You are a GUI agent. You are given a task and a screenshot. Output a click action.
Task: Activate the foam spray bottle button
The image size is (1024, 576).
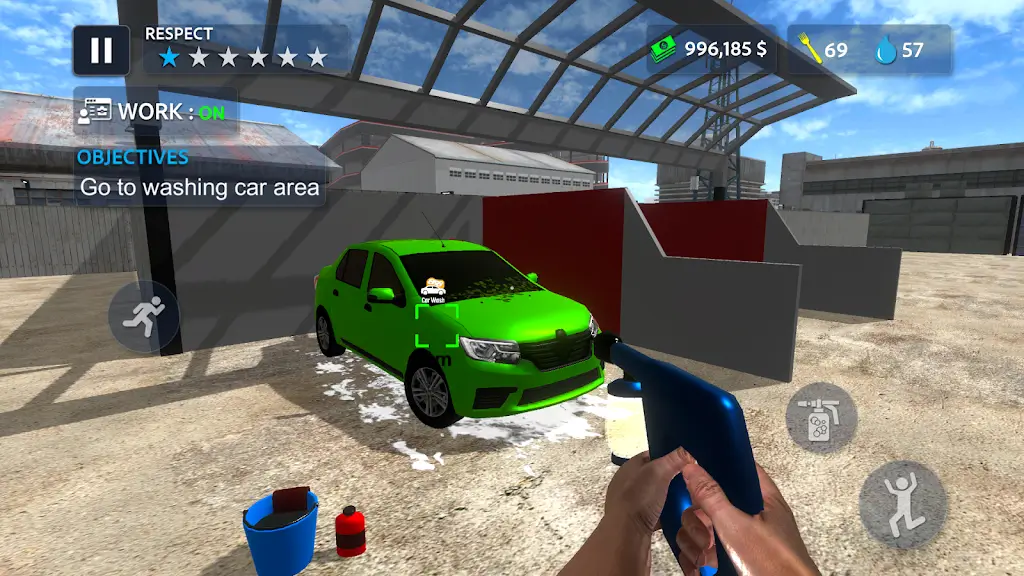pos(821,417)
